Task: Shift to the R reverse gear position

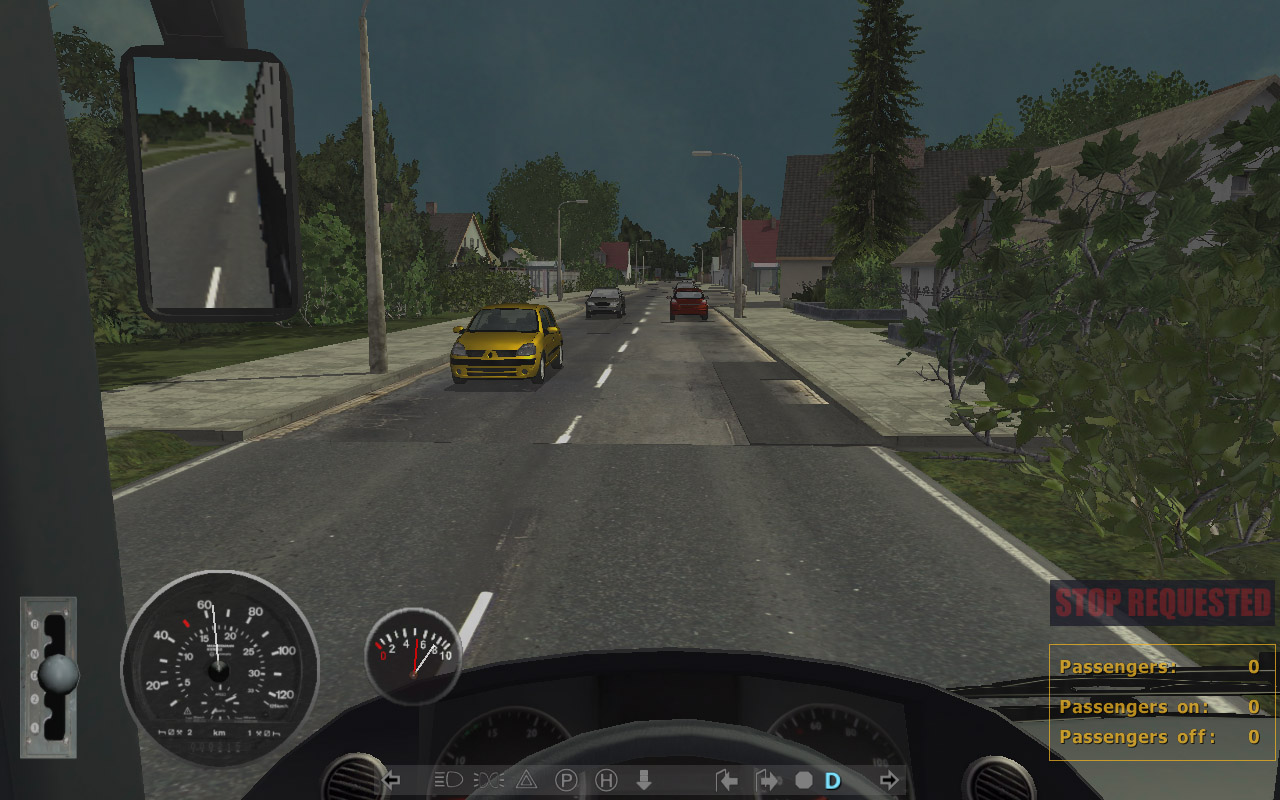Action: pyautogui.click(x=36, y=624)
